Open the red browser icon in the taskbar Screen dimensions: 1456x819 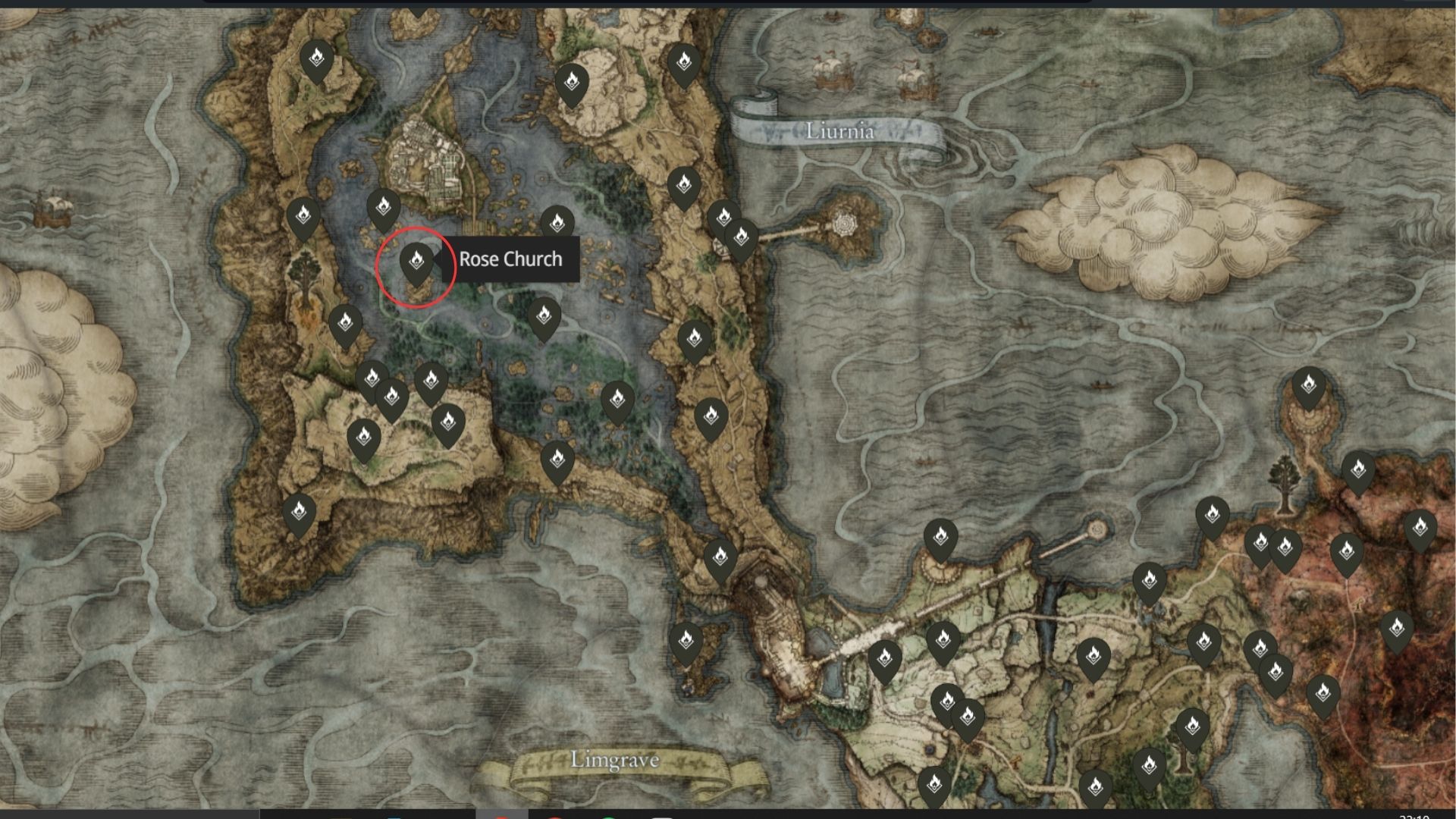click(x=552, y=815)
